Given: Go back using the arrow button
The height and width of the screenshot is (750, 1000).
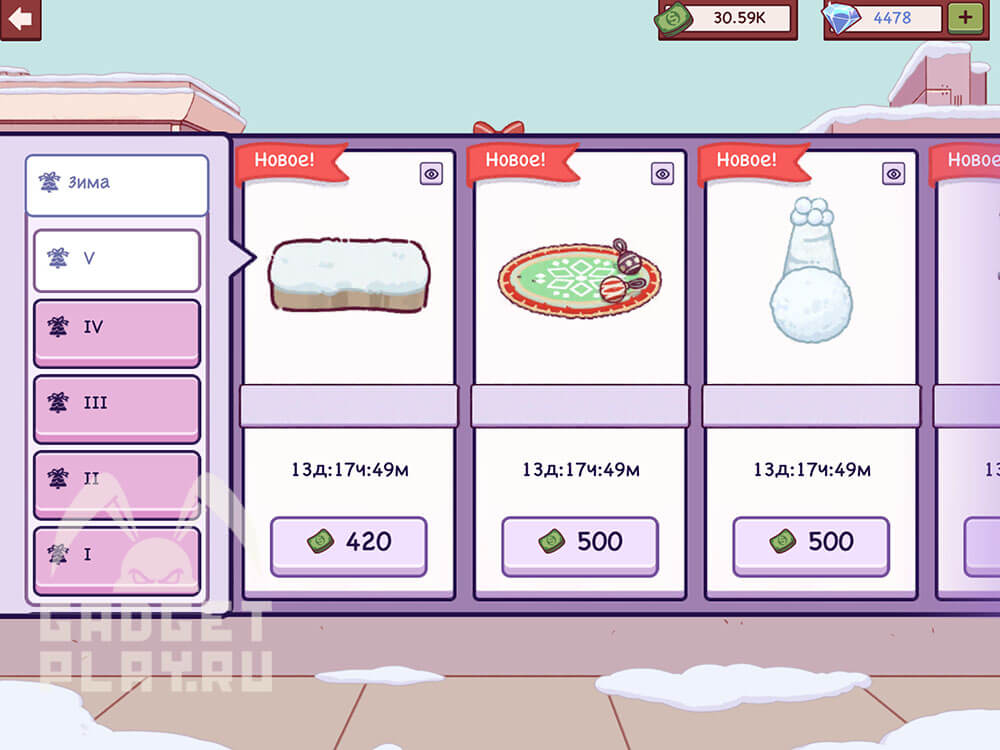Looking at the screenshot, I should [x=19, y=18].
